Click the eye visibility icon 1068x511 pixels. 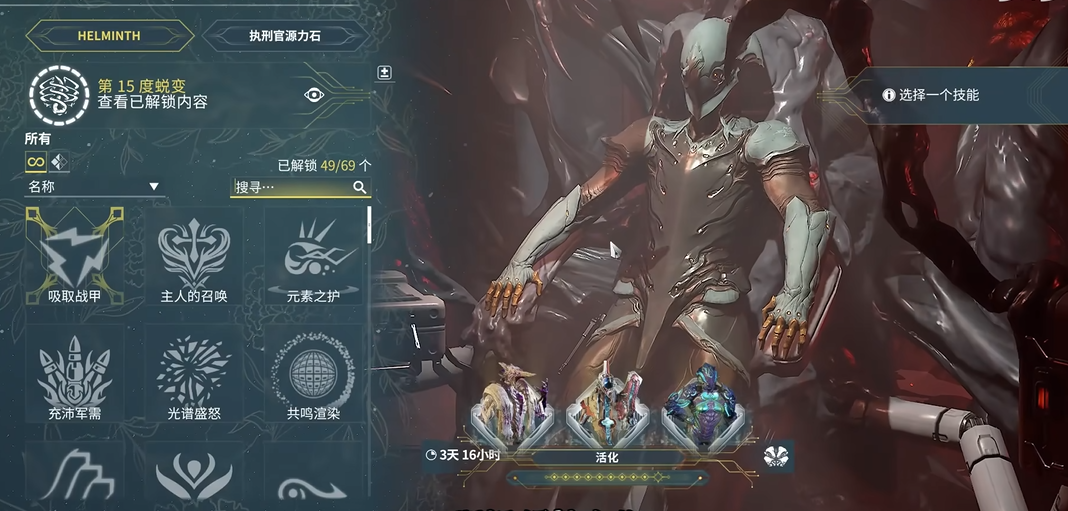pyautogui.click(x=314, y=94)
